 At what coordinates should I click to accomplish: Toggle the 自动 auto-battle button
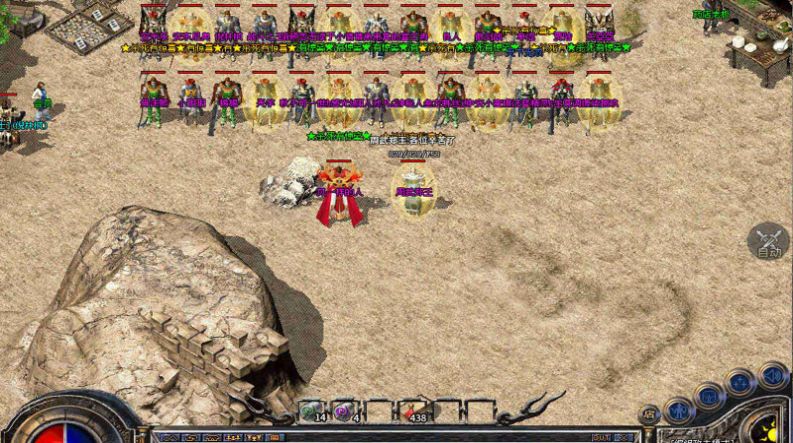[x=768, y=241]
